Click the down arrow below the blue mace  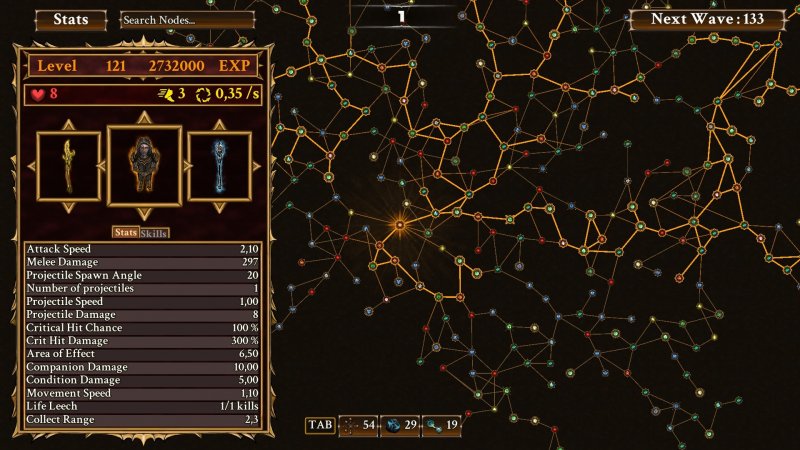tap(220, 209)
